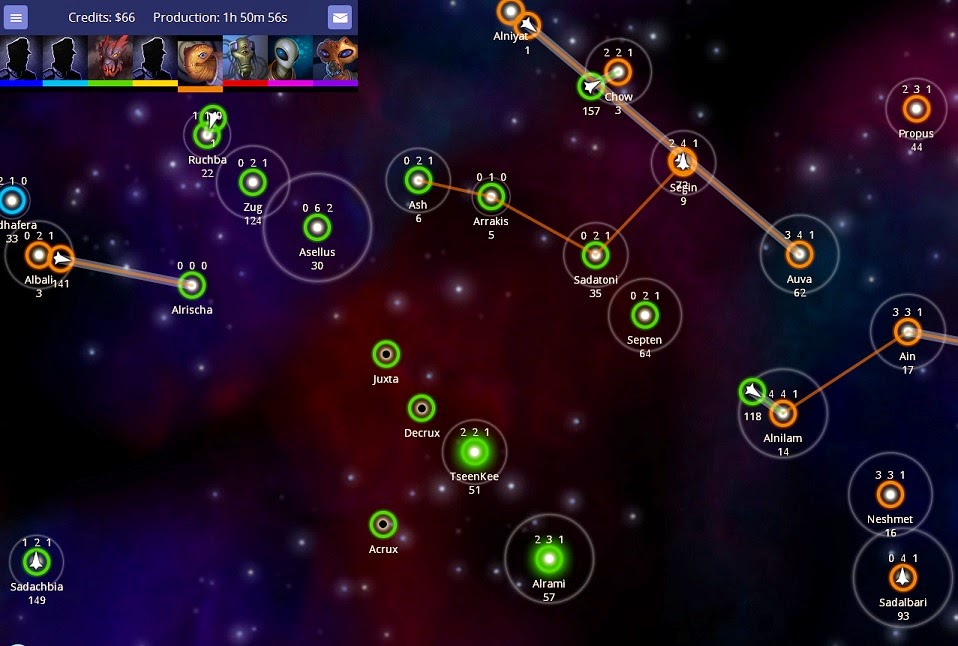Select silhouette portrait with dark blue bar
The image size is (958, 646).
click(x=20, y=58)
